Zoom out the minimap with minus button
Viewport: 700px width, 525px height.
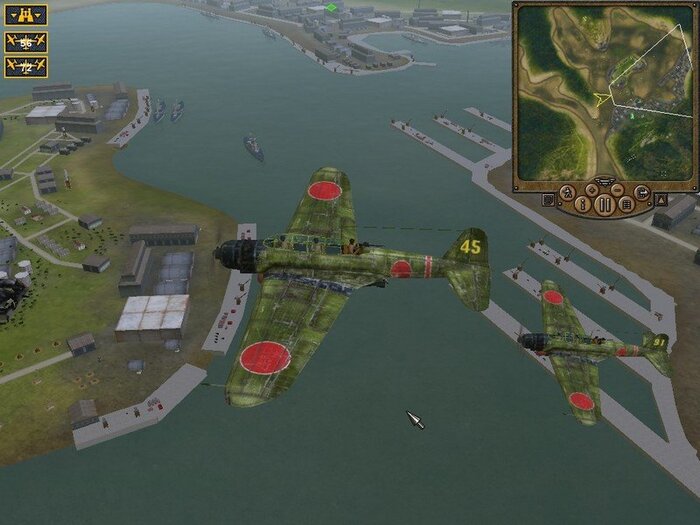point(617,188)
